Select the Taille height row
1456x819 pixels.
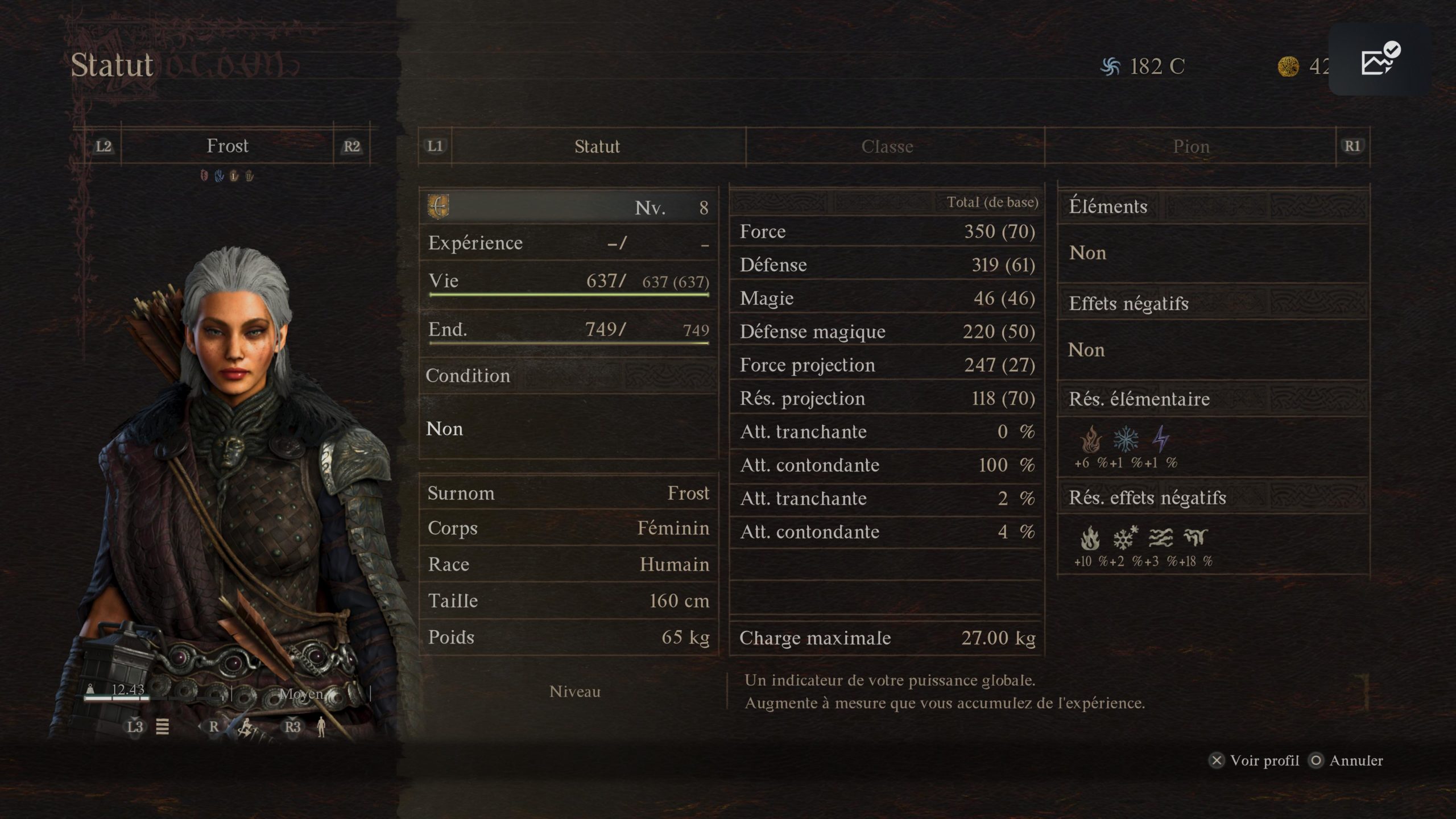569,601
